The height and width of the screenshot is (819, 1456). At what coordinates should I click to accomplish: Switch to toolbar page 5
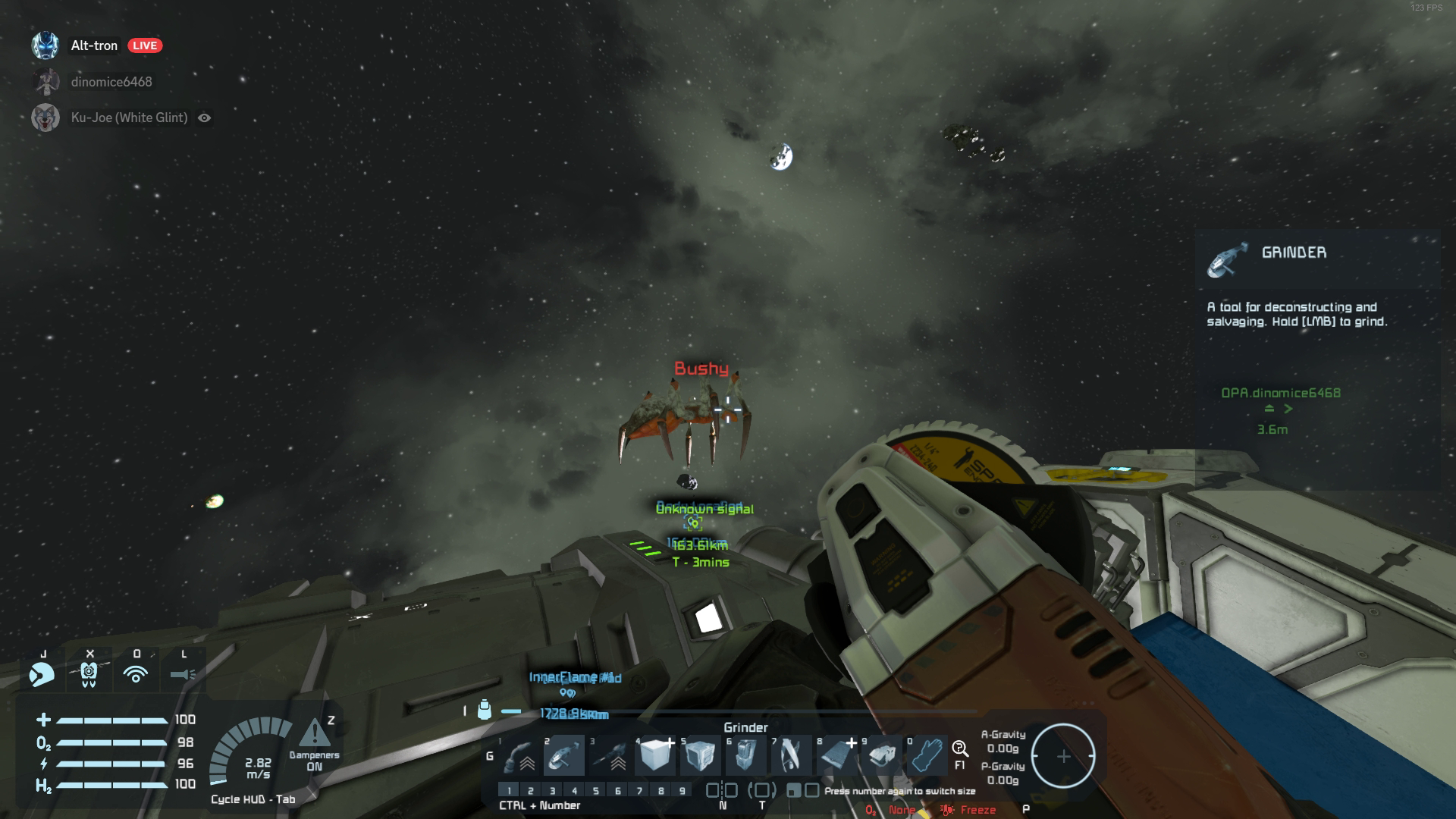(x=596, y=790)
